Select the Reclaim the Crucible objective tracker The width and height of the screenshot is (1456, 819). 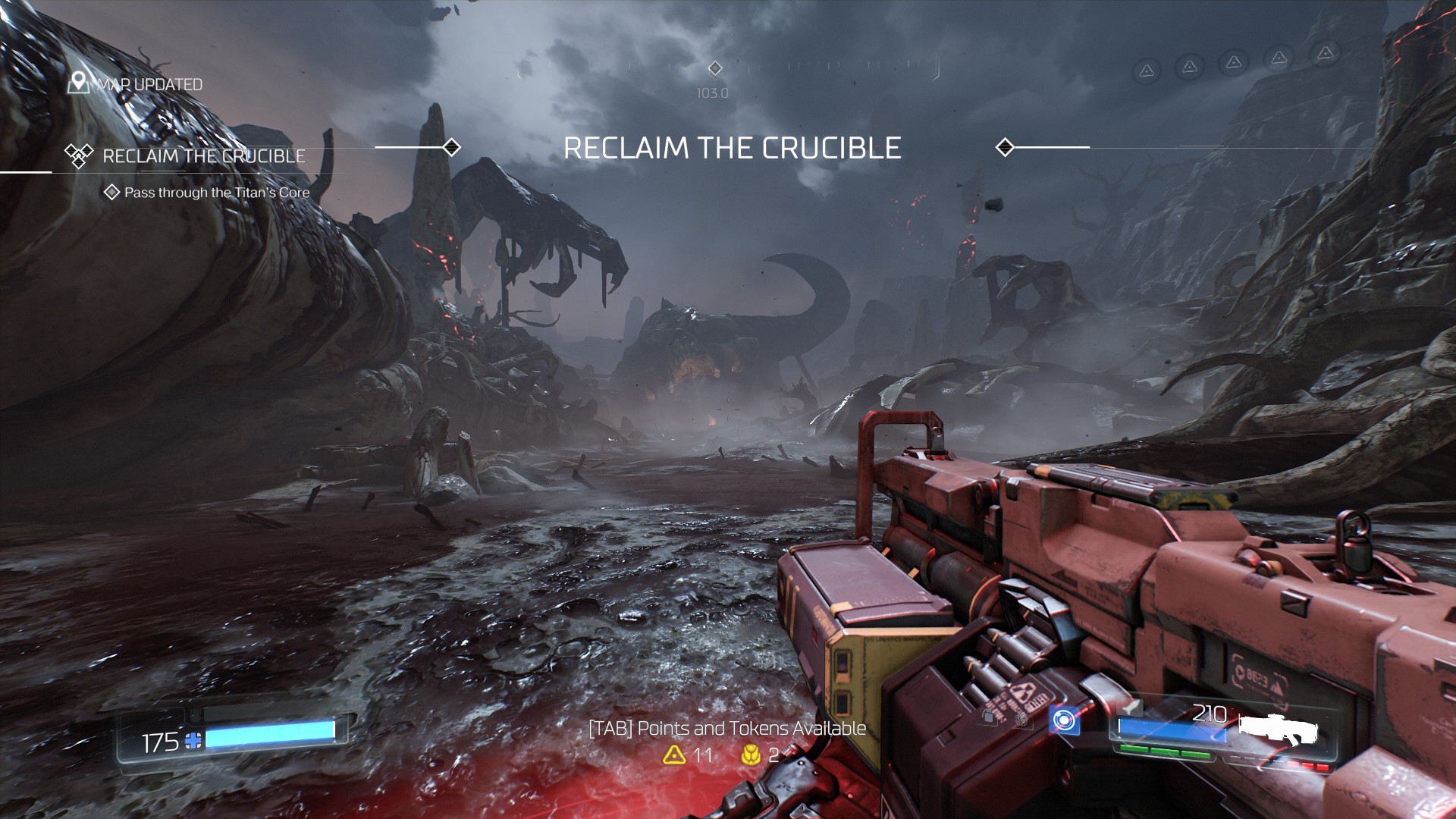point(203,156)
